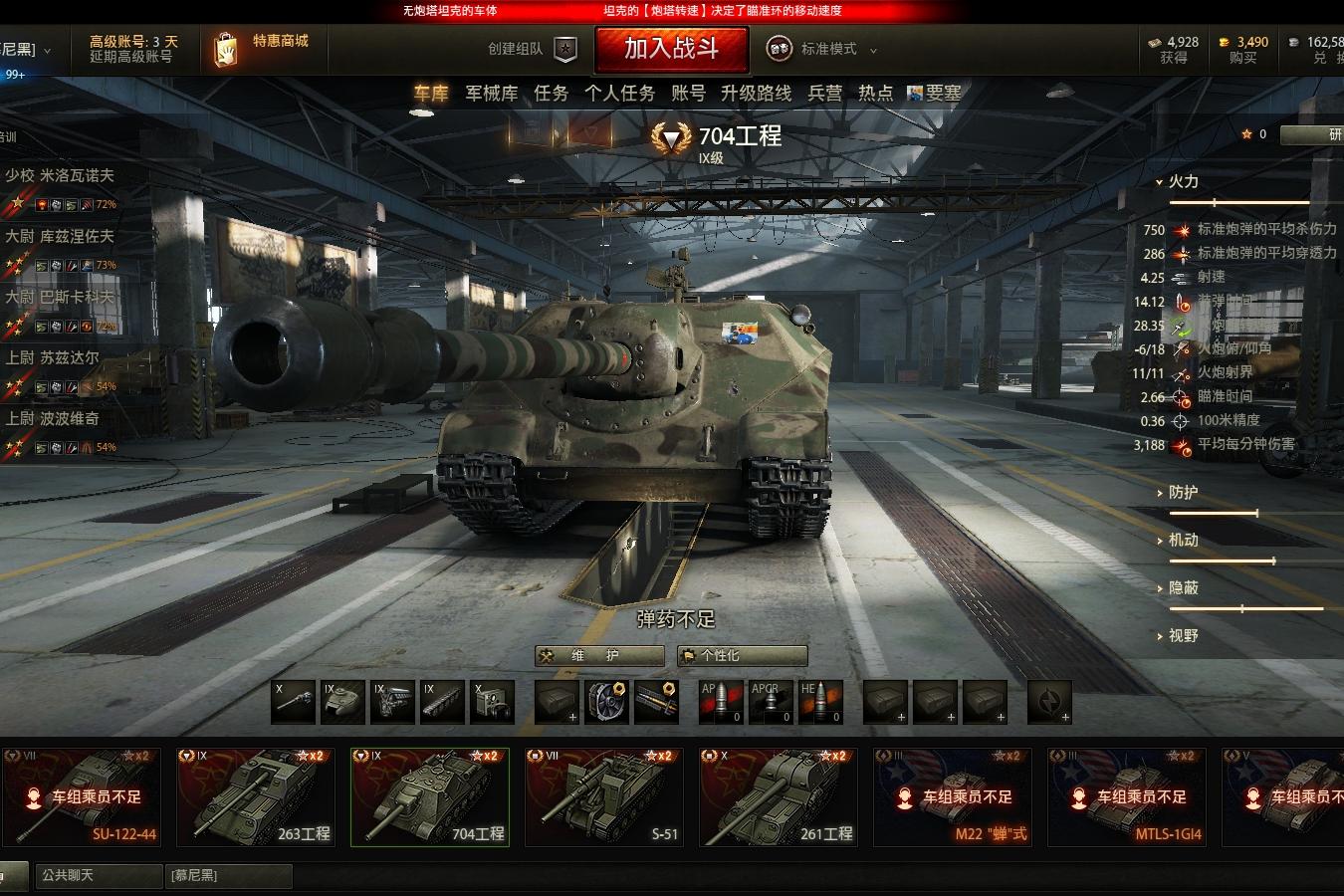This screenshot has width=1344, height=896.
Task: Expand the 视野 view range section
Action: (x=1182, y=635)
